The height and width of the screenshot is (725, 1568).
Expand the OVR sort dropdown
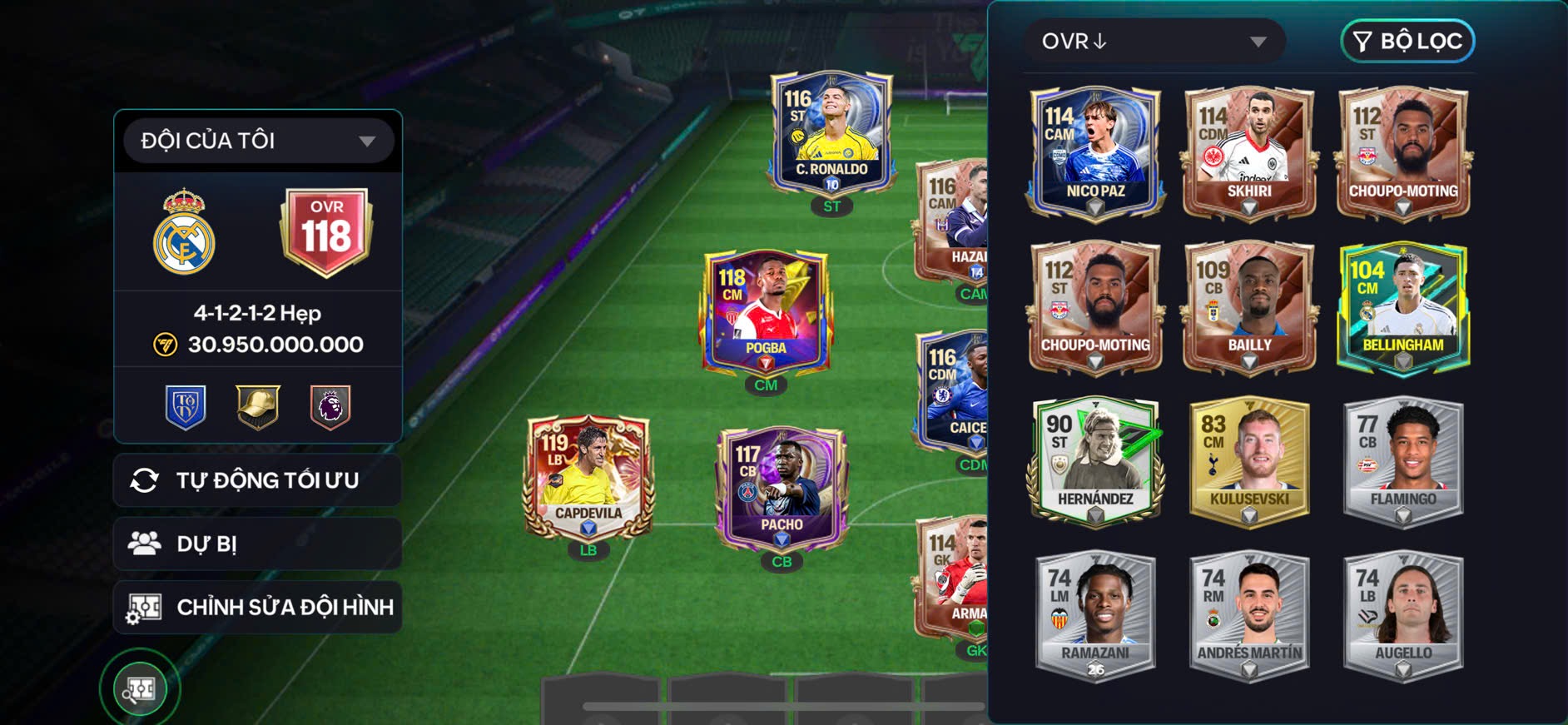1154,41
